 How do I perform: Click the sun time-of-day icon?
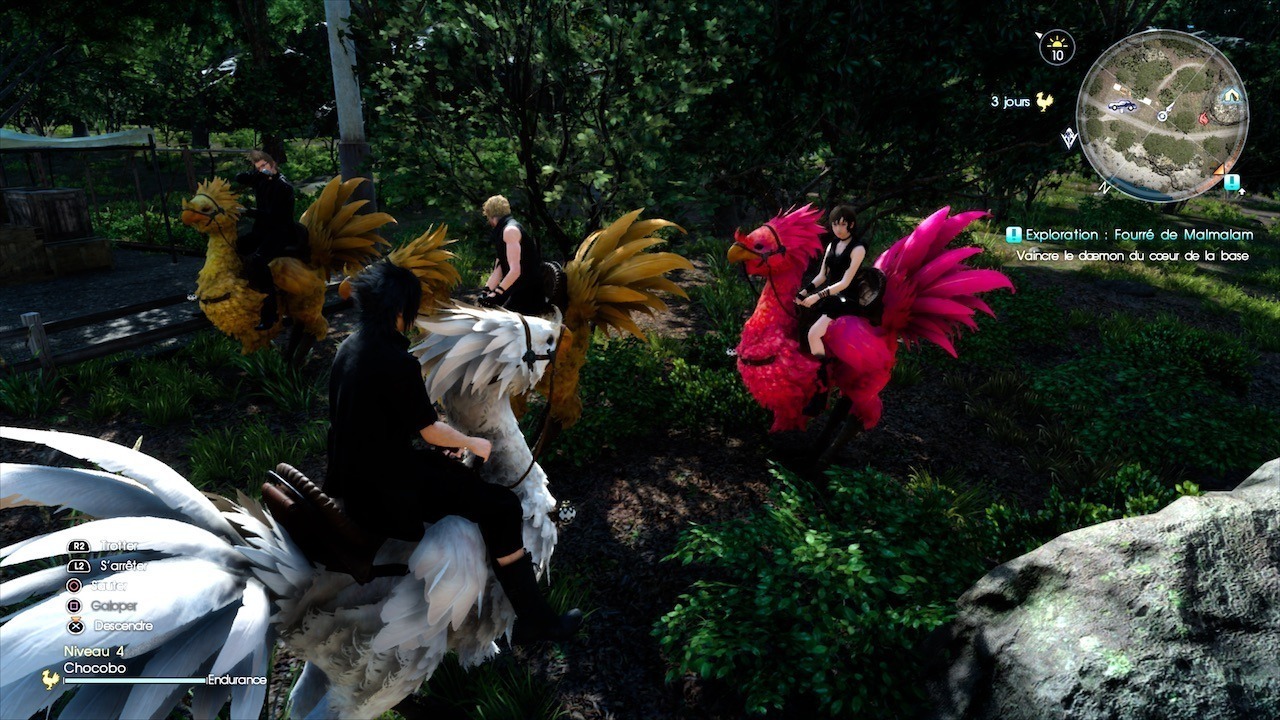[1057, 45]
